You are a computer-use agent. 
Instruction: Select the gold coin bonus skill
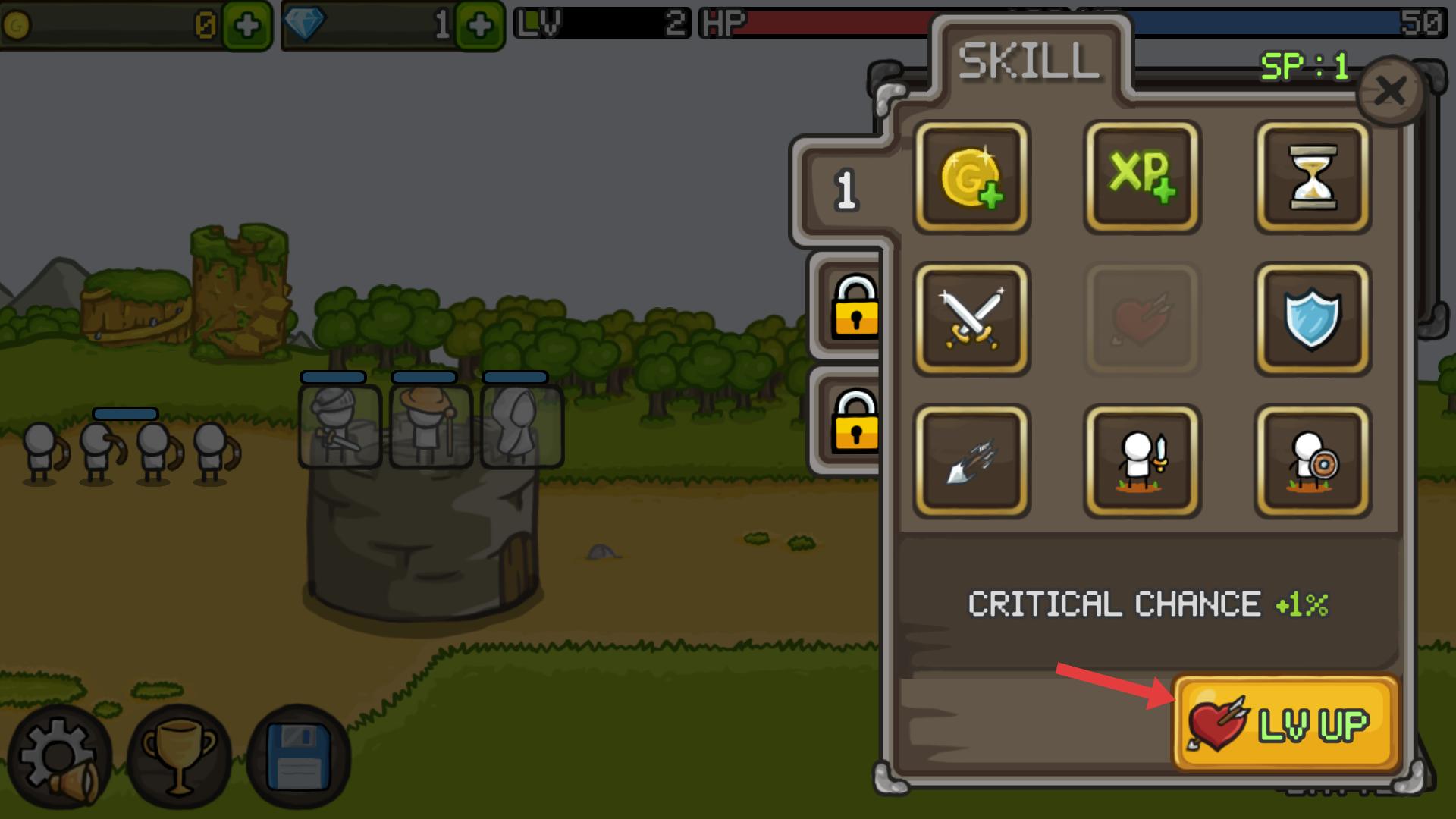(971, 177)
